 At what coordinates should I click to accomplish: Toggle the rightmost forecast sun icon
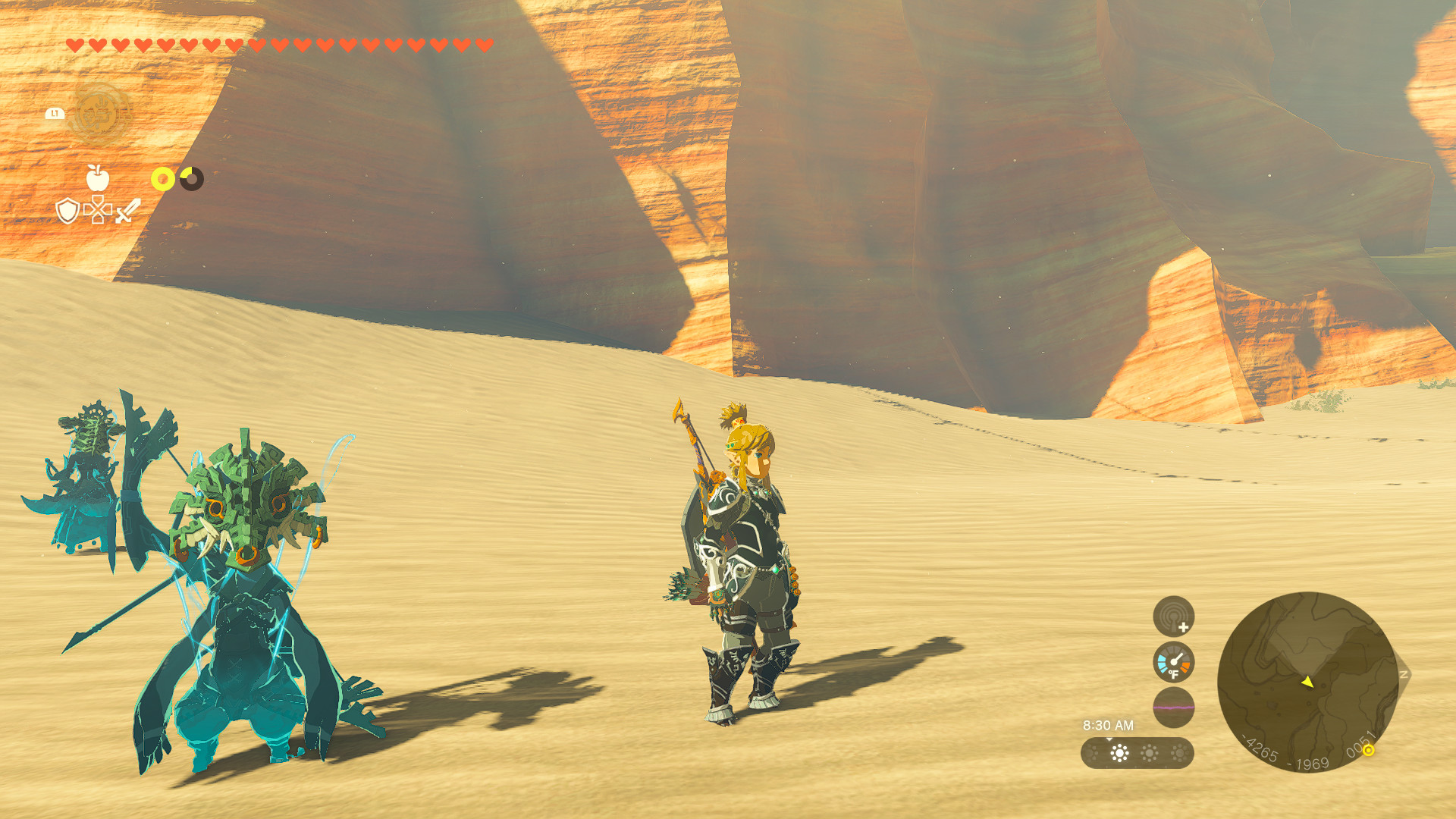point(1178,753)
